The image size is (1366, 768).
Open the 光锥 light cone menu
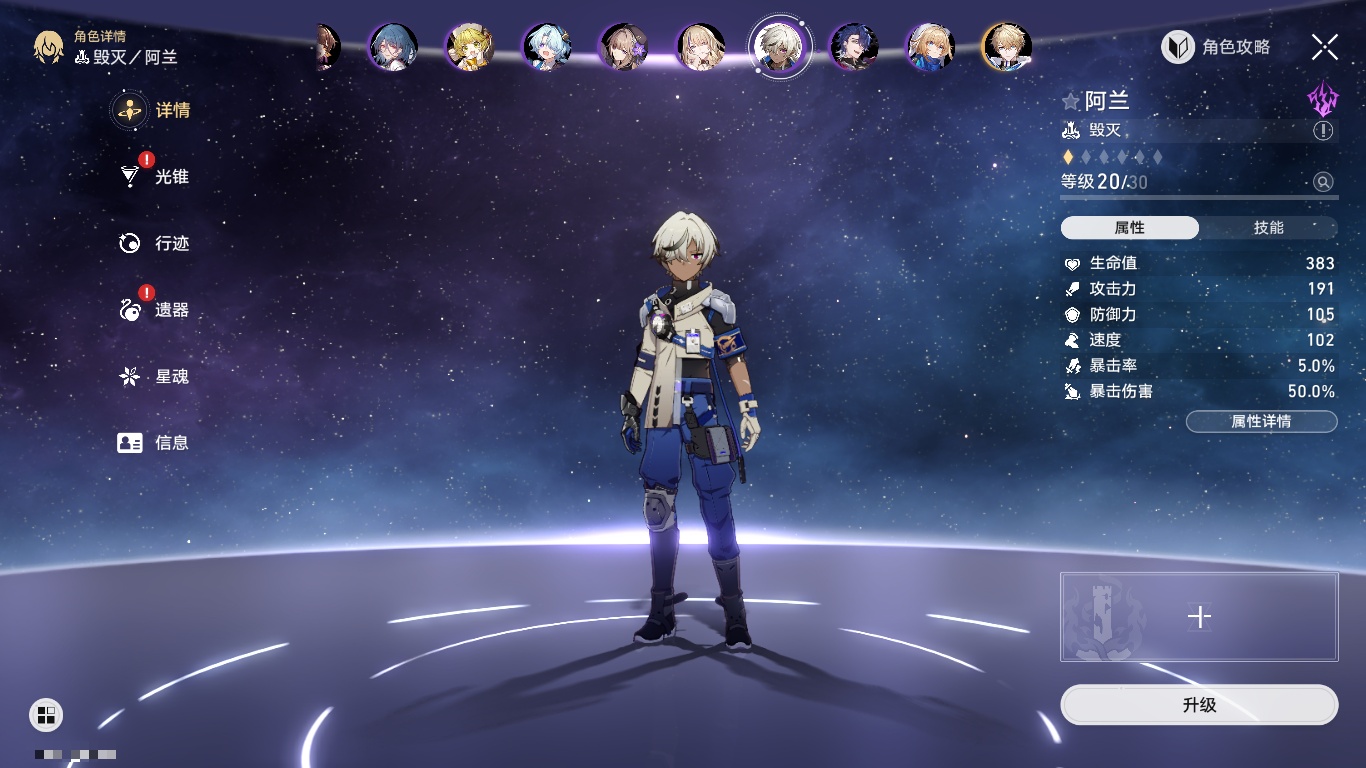tap(153, 177)
